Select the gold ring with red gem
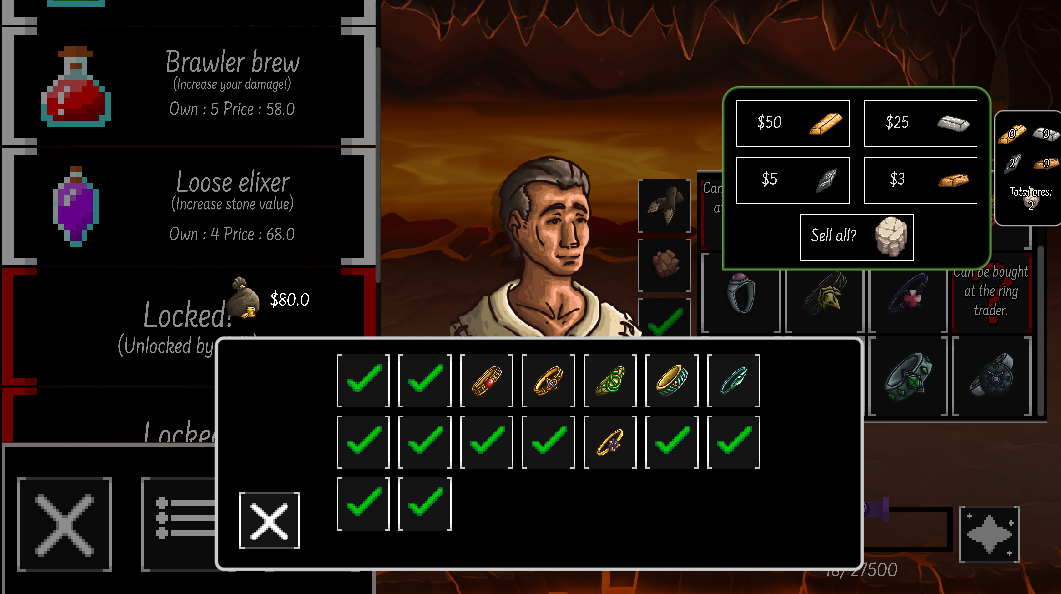 click(487, 381)
